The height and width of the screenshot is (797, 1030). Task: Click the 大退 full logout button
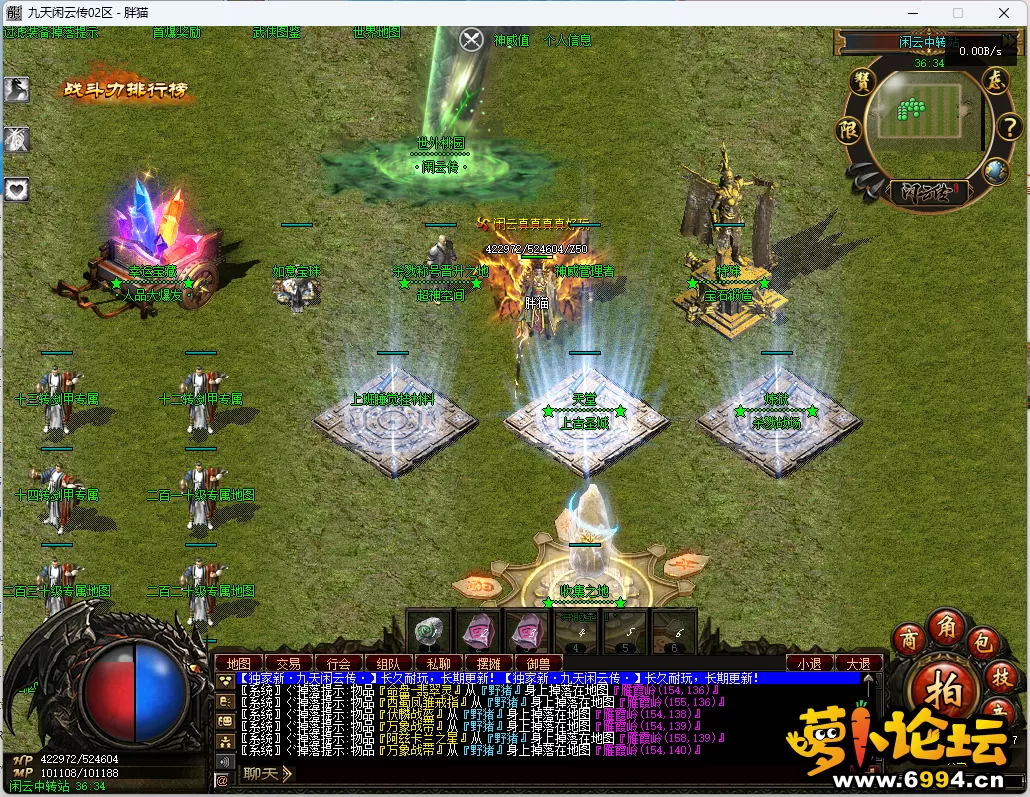tap(858, 663)
